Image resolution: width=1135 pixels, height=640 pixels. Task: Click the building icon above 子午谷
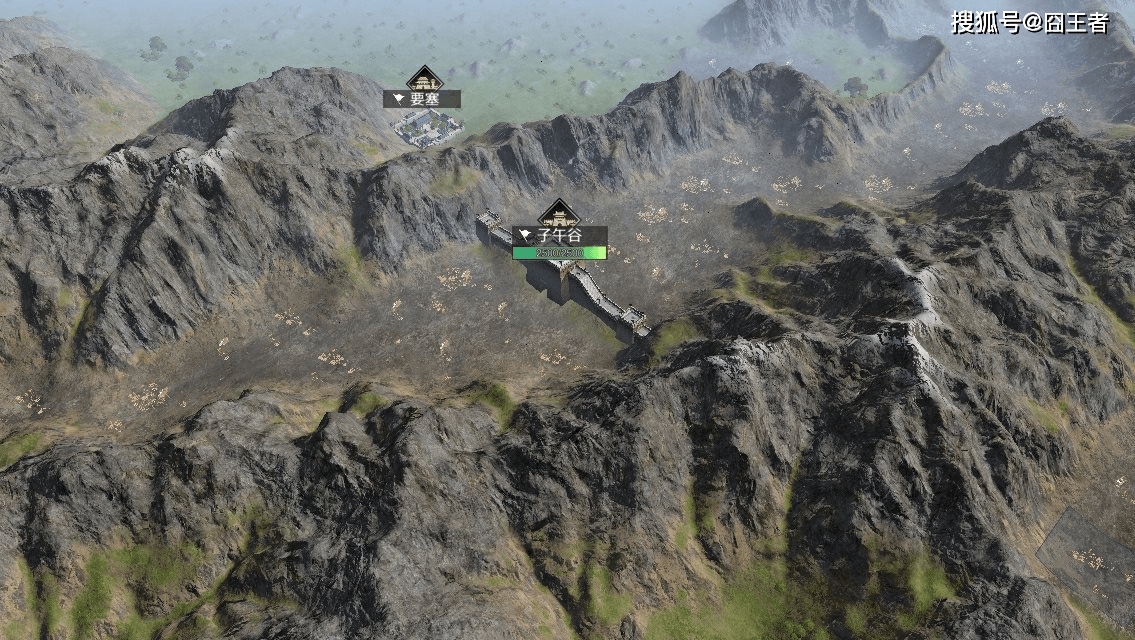point(559,214)
